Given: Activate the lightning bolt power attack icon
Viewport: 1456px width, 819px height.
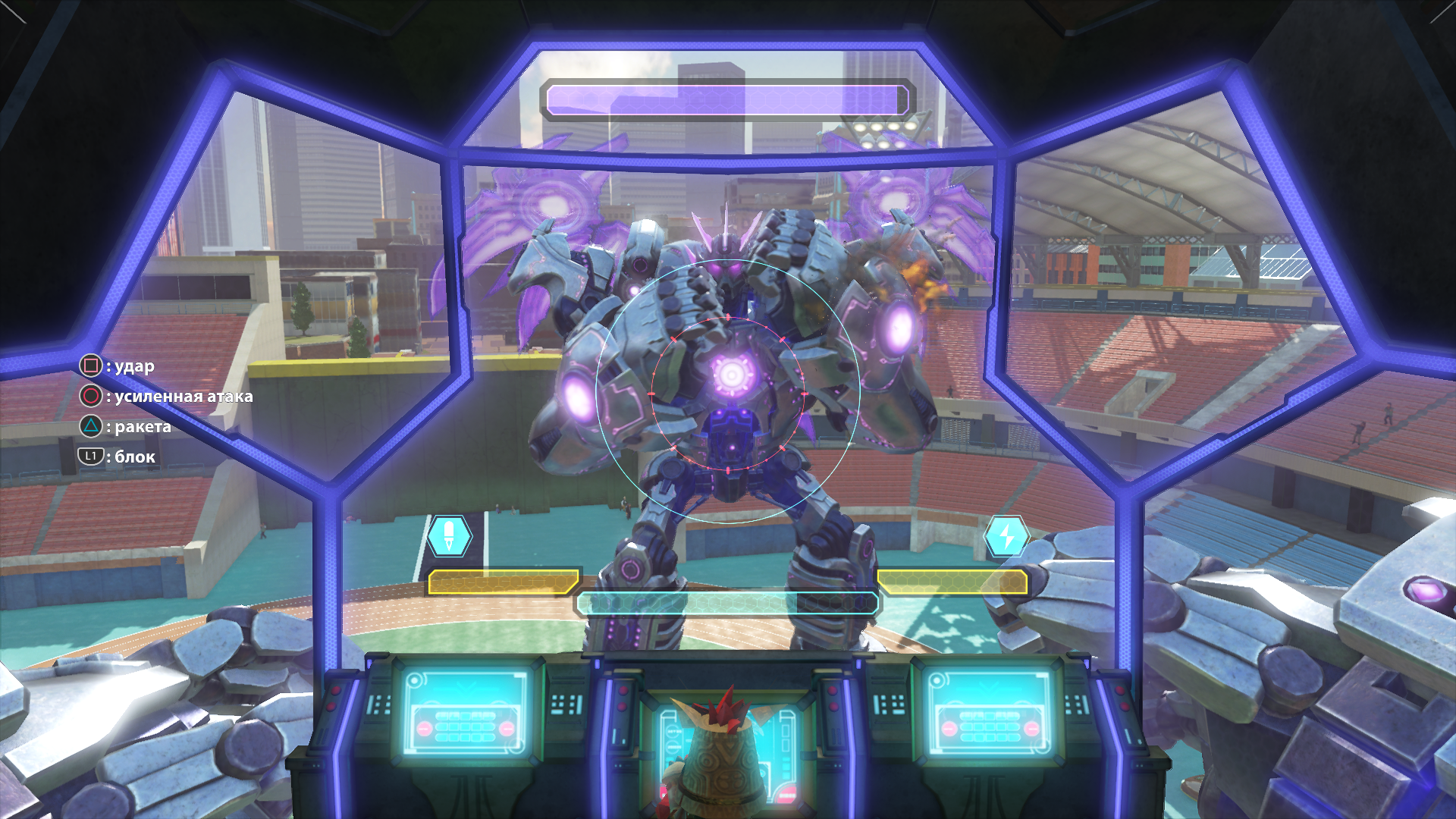Looking at the screenshot, I should pos(1006,536).
